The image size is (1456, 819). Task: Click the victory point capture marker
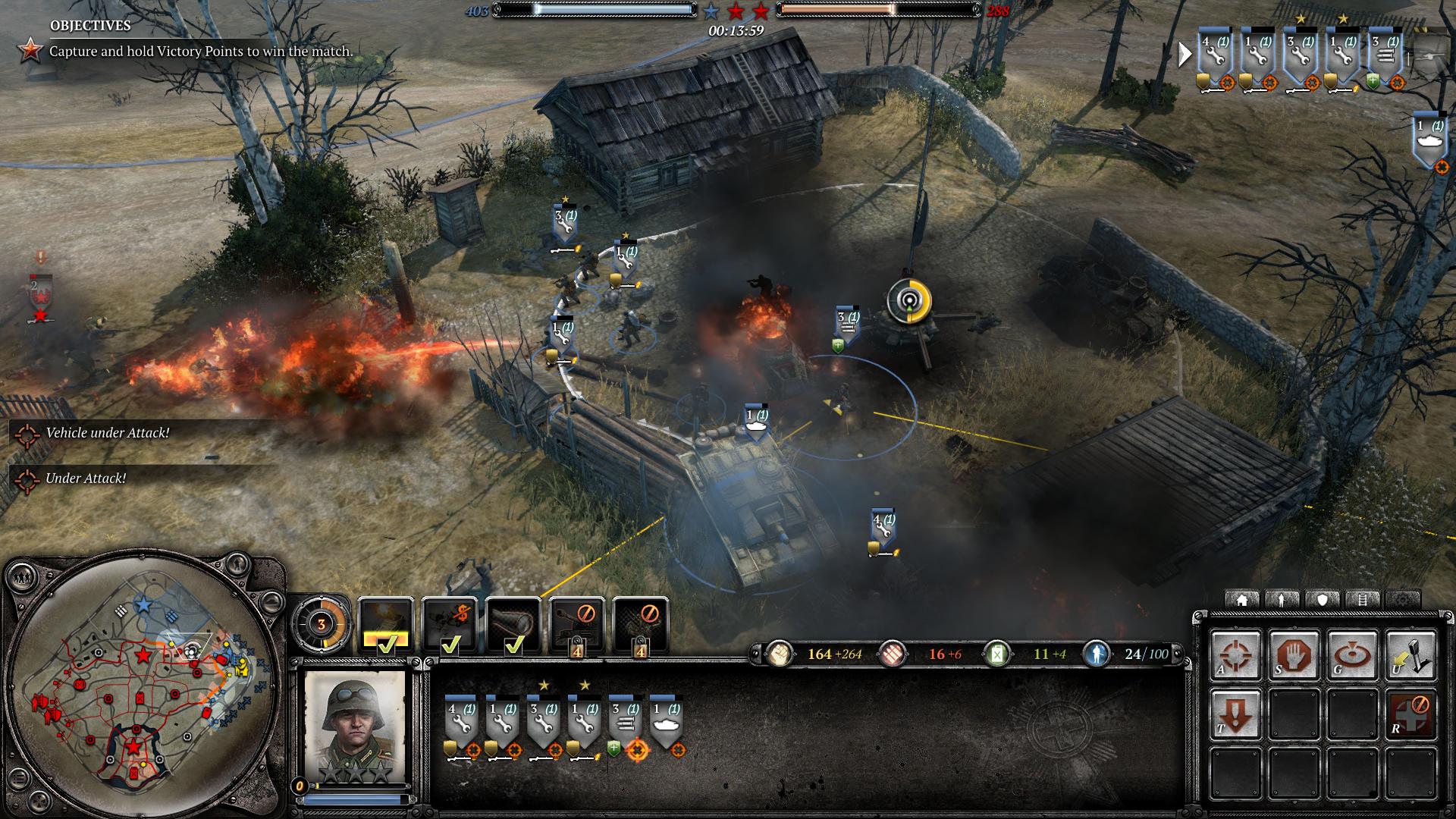click(x=907, y=301)
